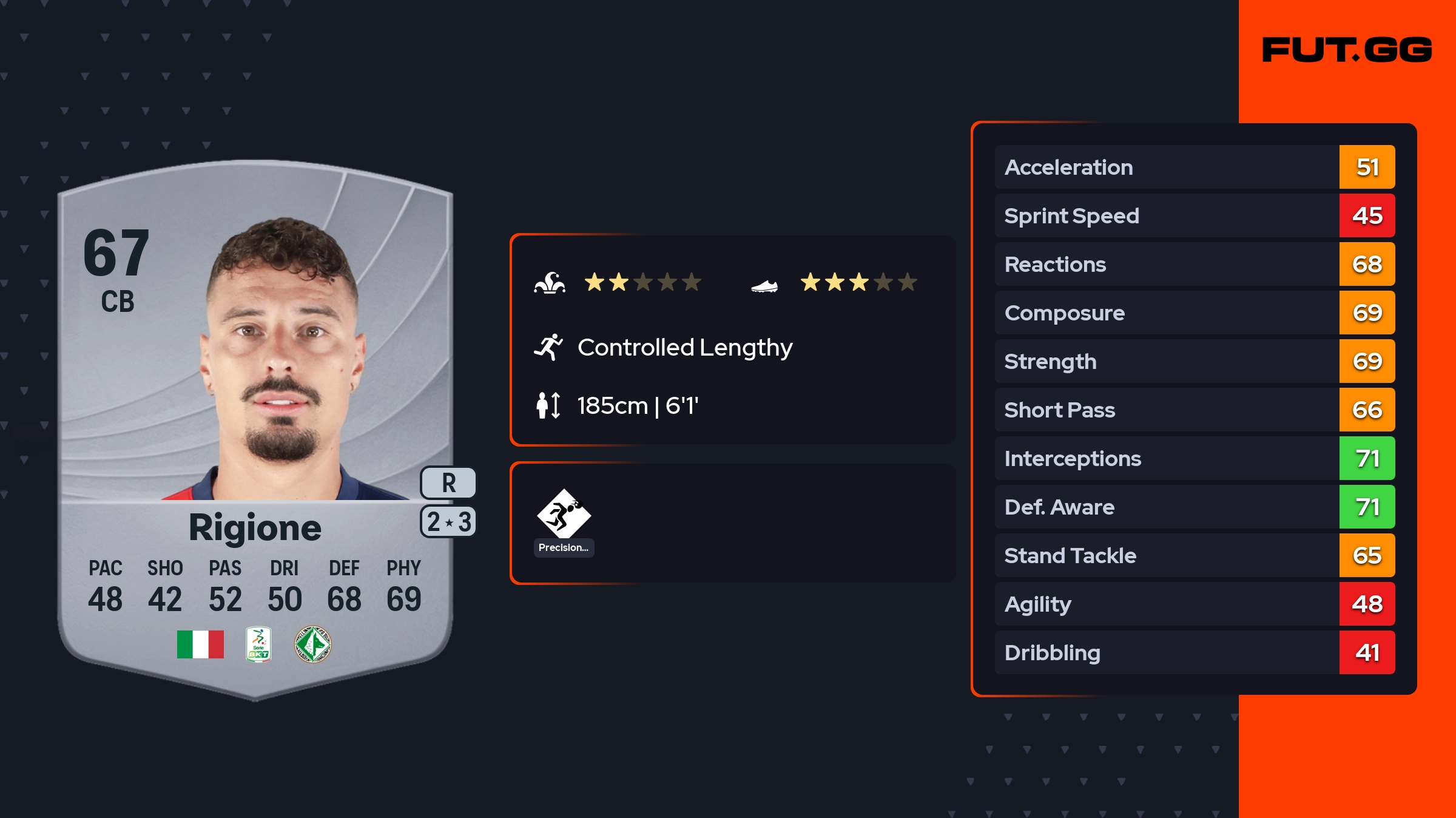This screenshot has width=1456, height=818.
Task: Click the Composure stat row
Action: [x=1195, y=313]
